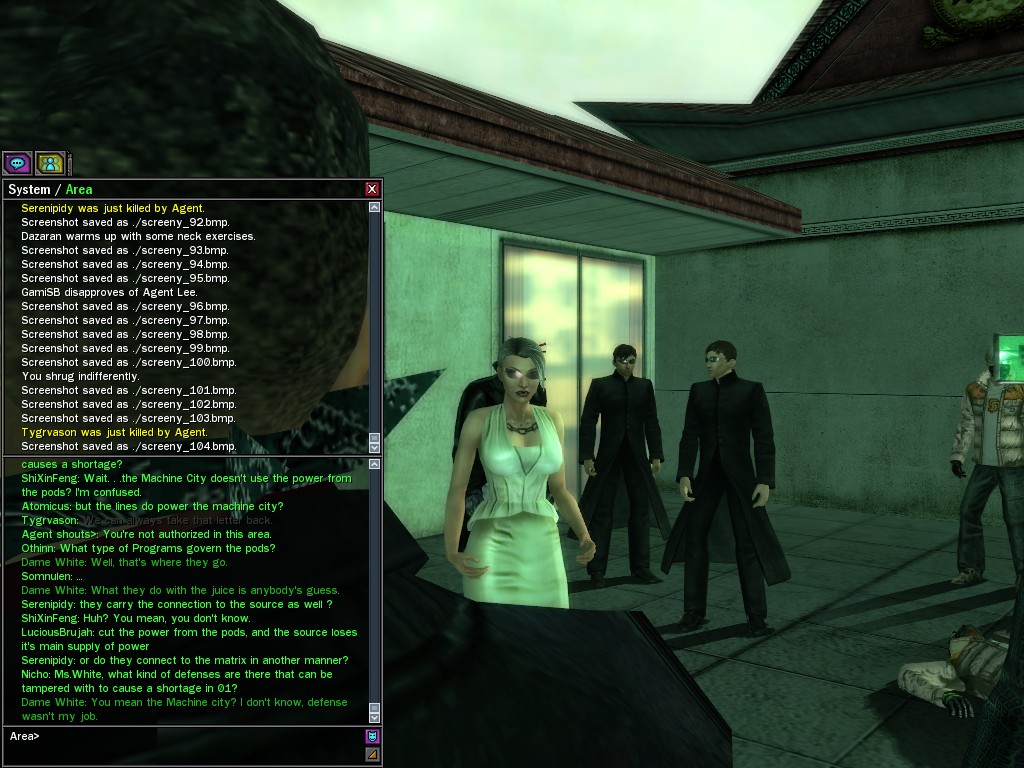
Task: Click Area chat pane scroll-down arrow
Action: click(x=374, y=717)
